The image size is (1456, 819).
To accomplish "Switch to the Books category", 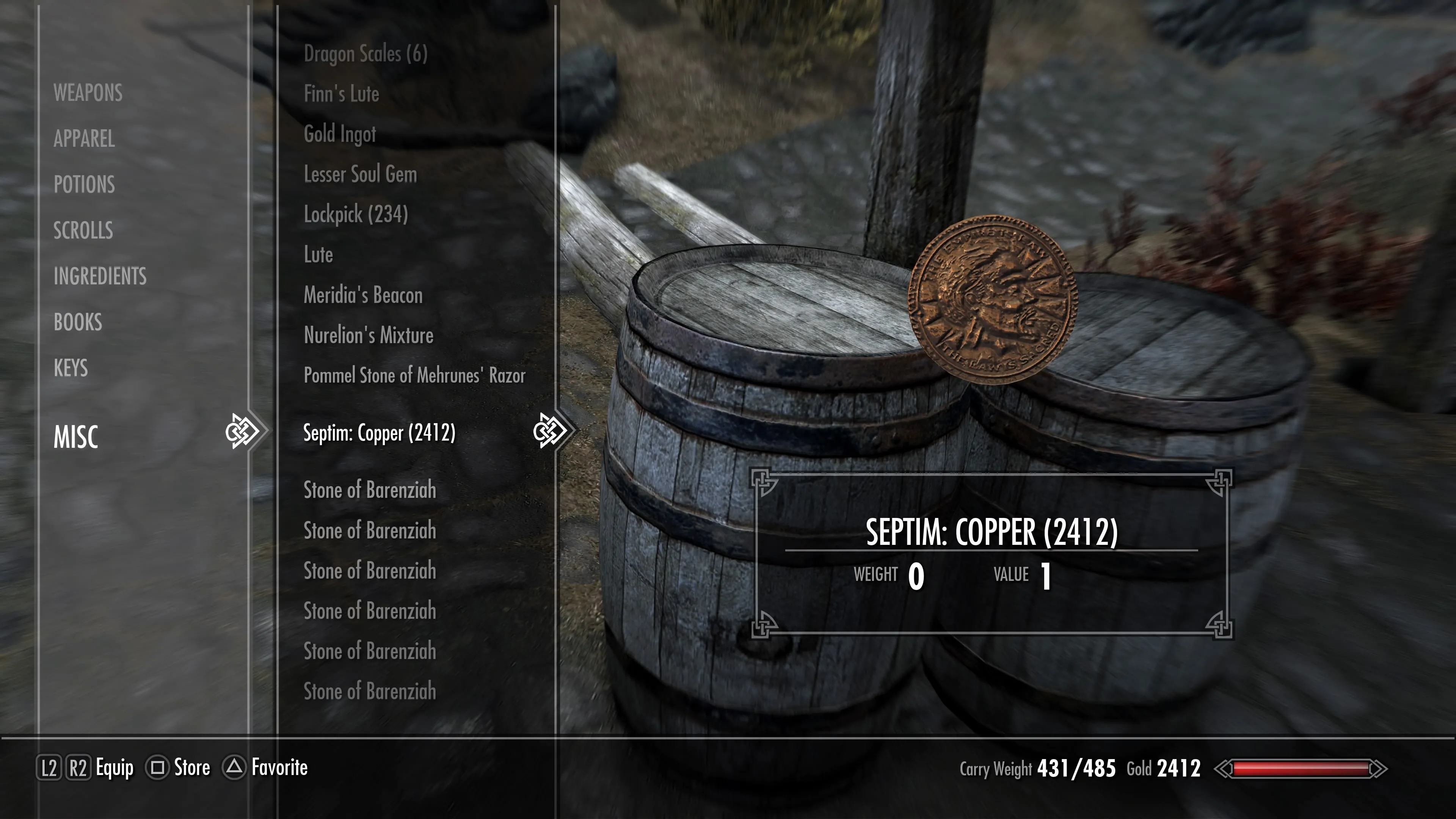I will 78,322.
